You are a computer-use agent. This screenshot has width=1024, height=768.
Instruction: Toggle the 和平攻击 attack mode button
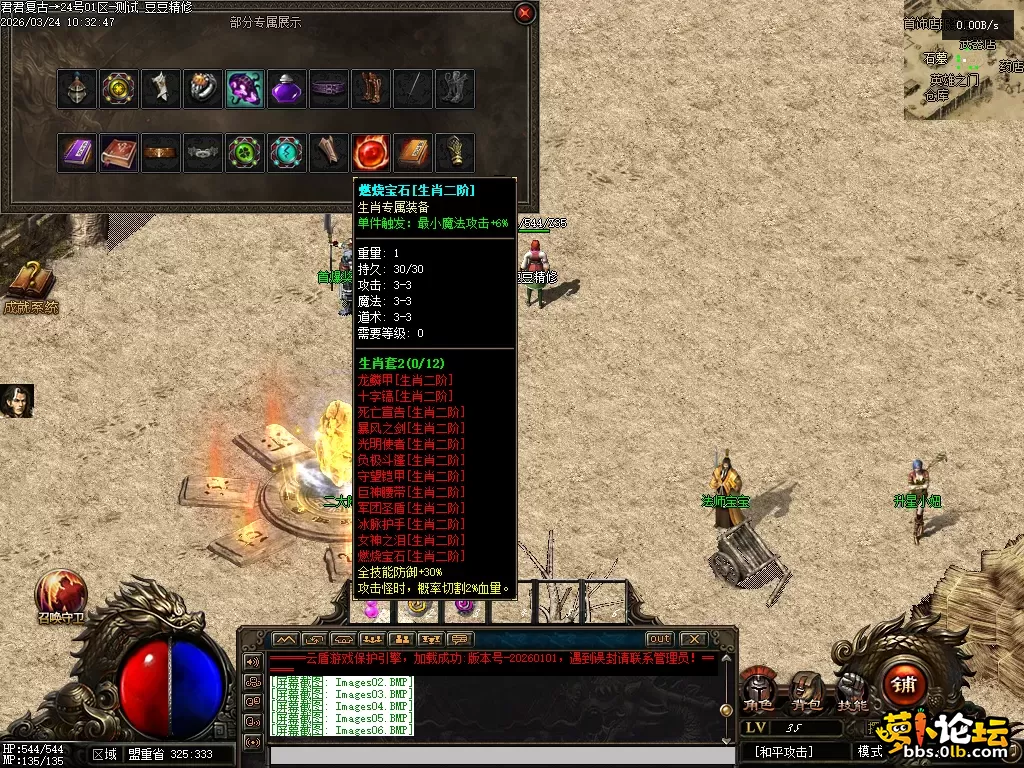[x=785, y=751]
